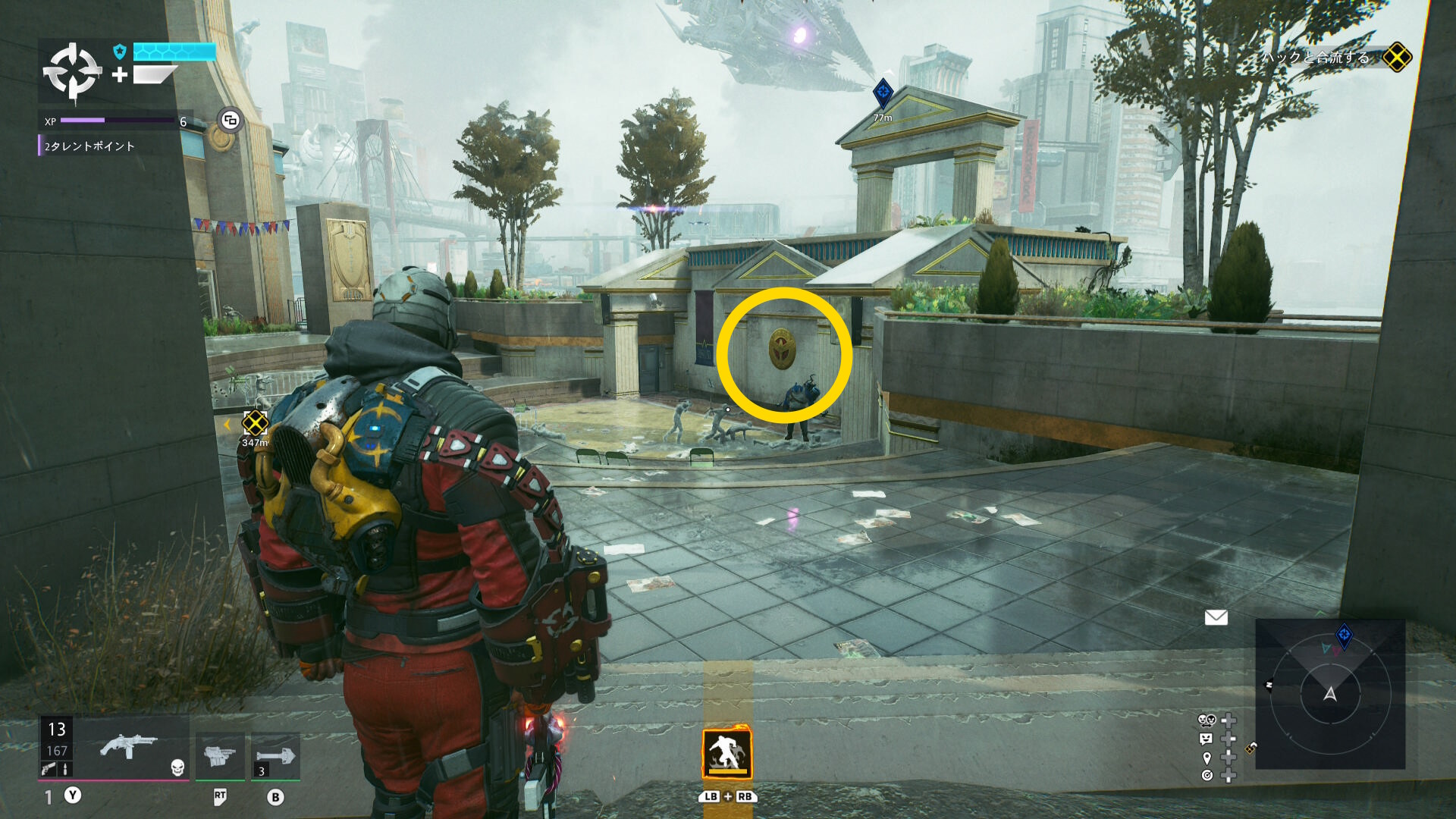Select the Deadshot crosshair character emblem
The image size is (1456, 819).
tap(72, 72)
